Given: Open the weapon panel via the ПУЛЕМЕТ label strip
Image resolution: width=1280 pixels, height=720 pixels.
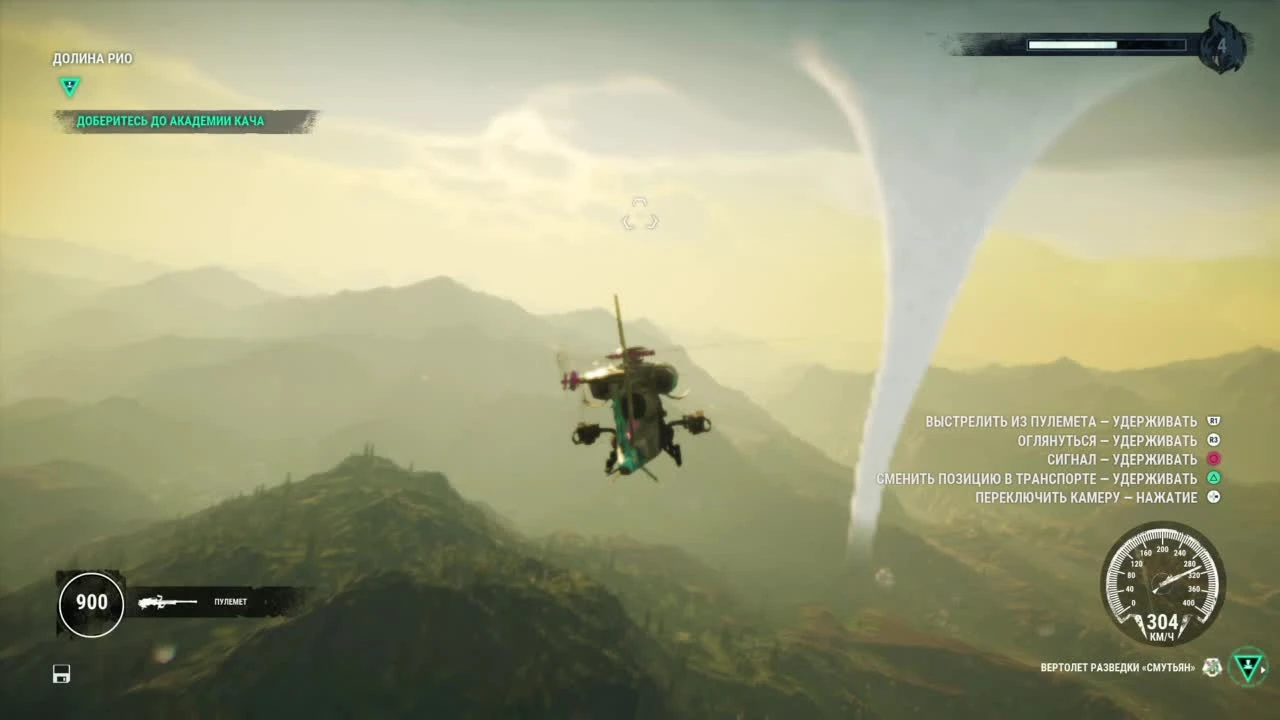Looking at the screenshot, I should [x=230, y=602].
